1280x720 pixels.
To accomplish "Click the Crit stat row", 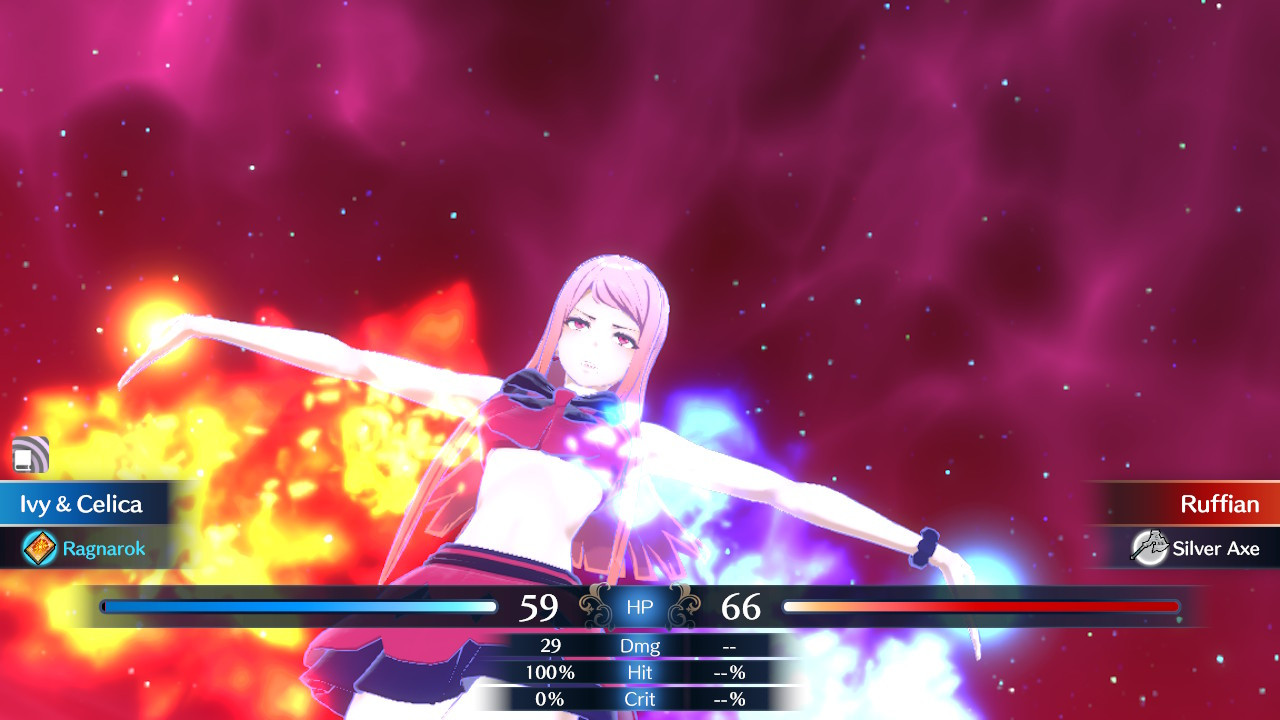I will tap(640, 699).
